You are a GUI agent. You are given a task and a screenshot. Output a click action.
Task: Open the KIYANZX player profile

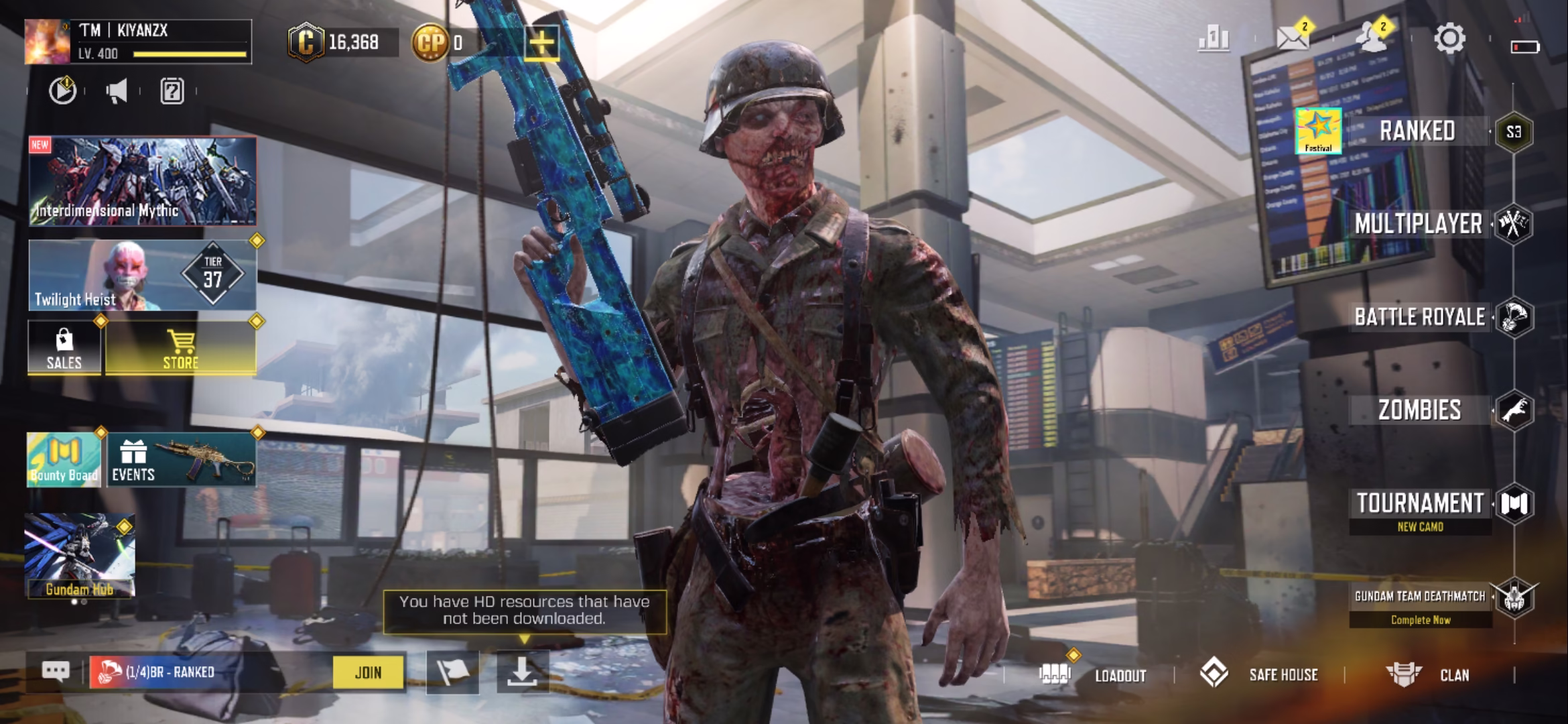point(138,42)
